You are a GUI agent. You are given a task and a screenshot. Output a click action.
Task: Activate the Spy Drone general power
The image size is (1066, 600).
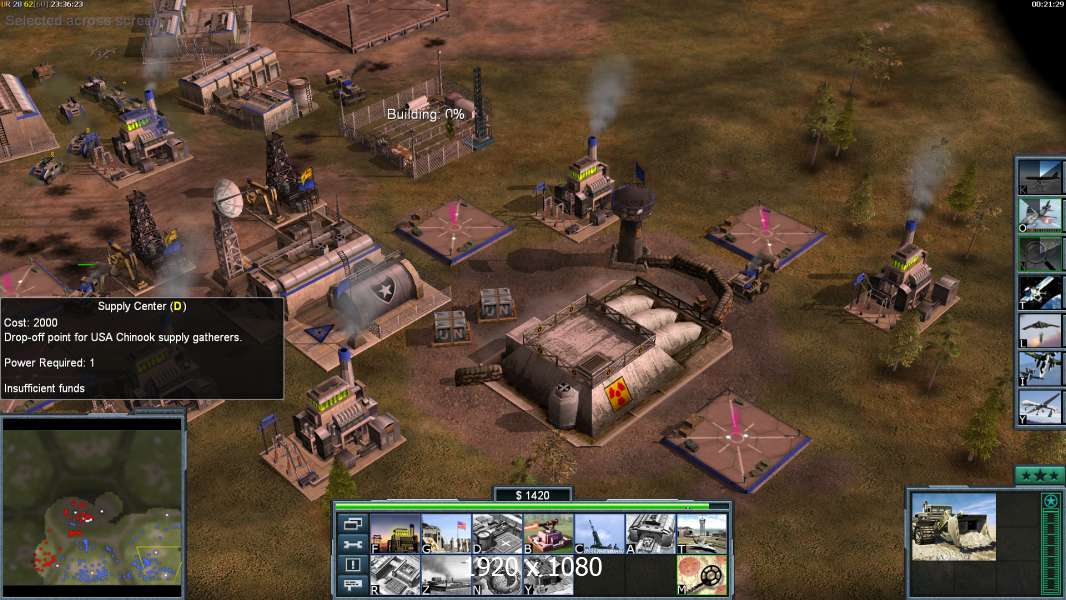pos(1041,408)
